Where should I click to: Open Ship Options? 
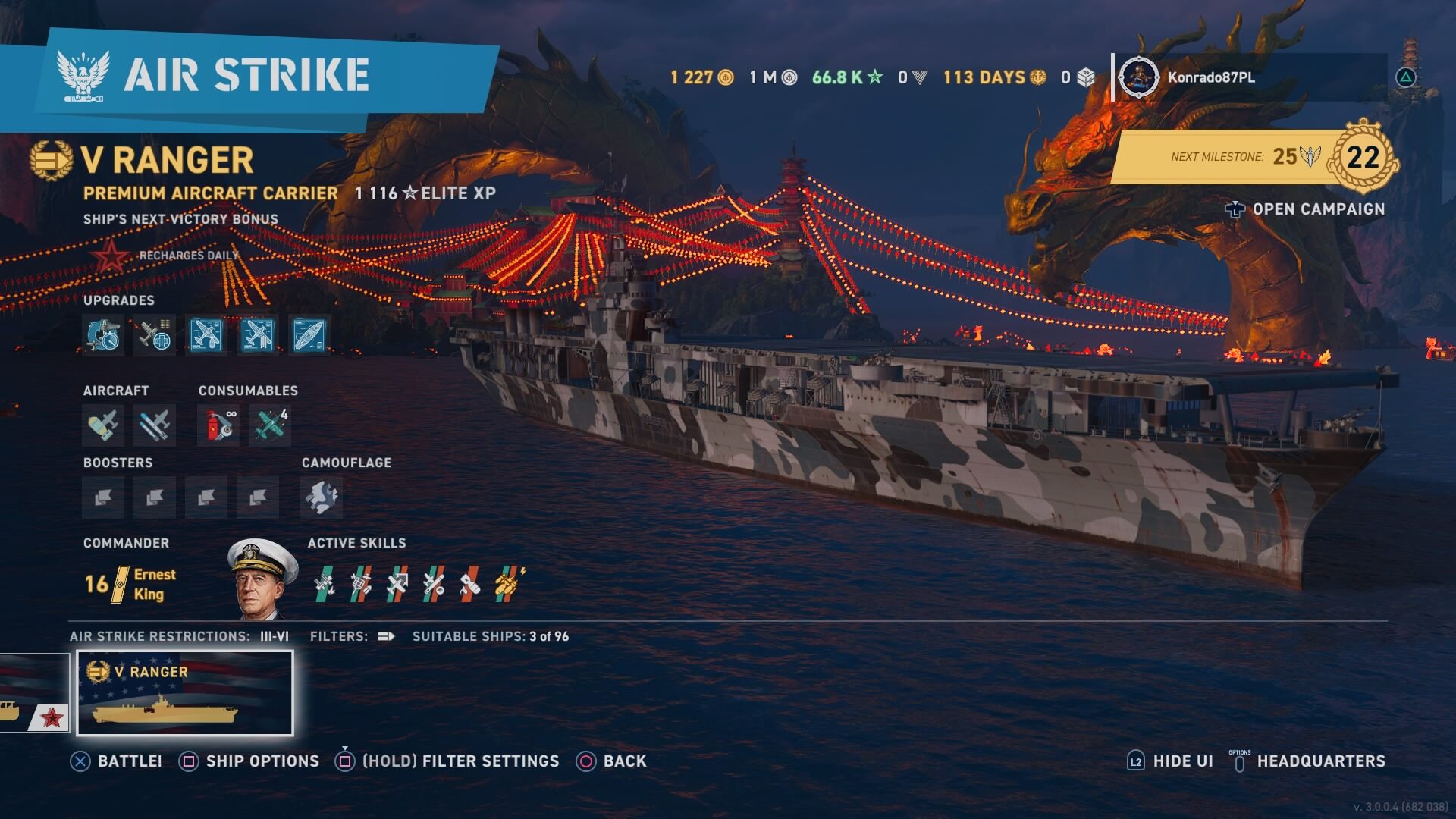click(249, 761)
